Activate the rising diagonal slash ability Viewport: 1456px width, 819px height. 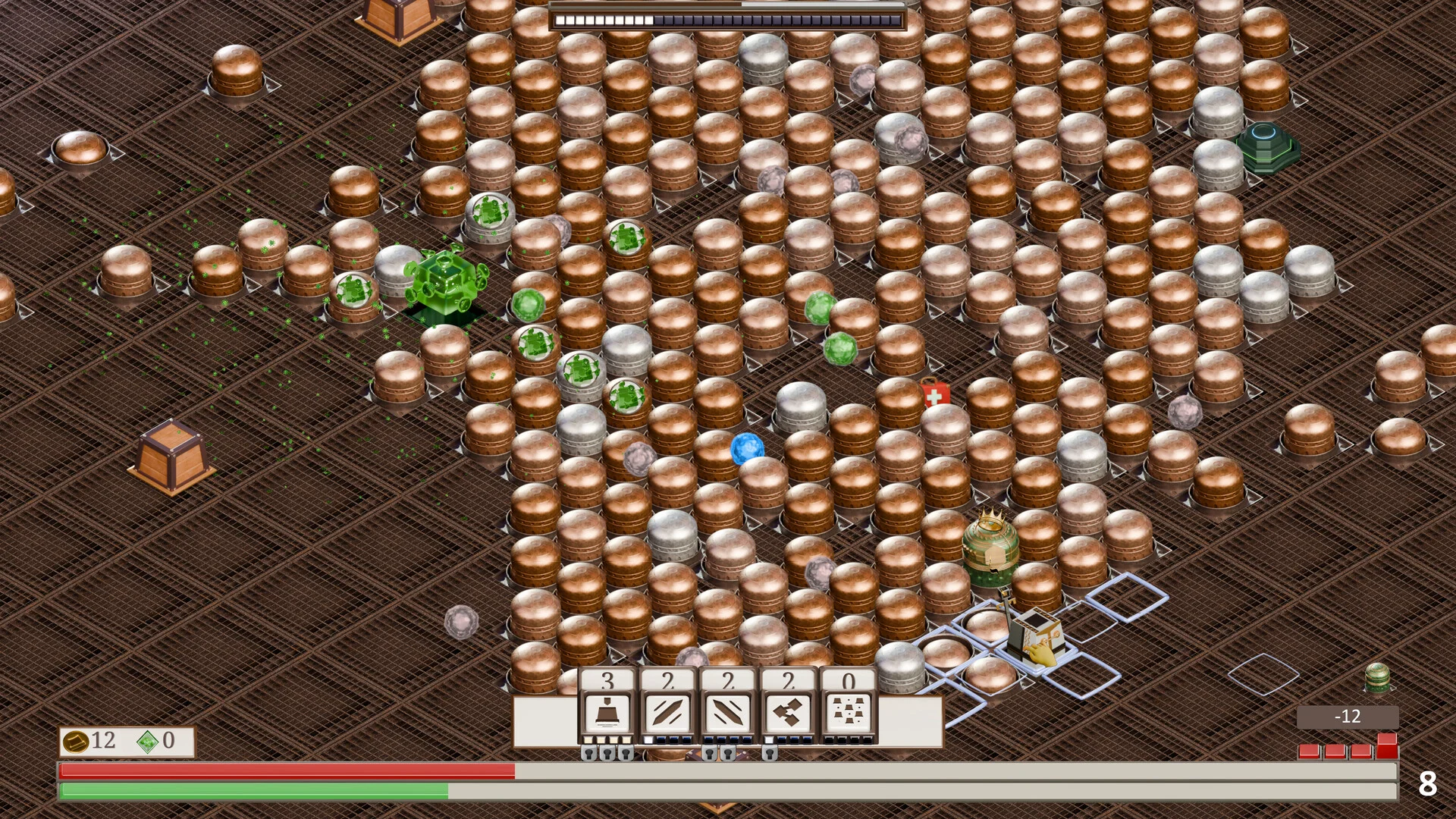point(667,713)
